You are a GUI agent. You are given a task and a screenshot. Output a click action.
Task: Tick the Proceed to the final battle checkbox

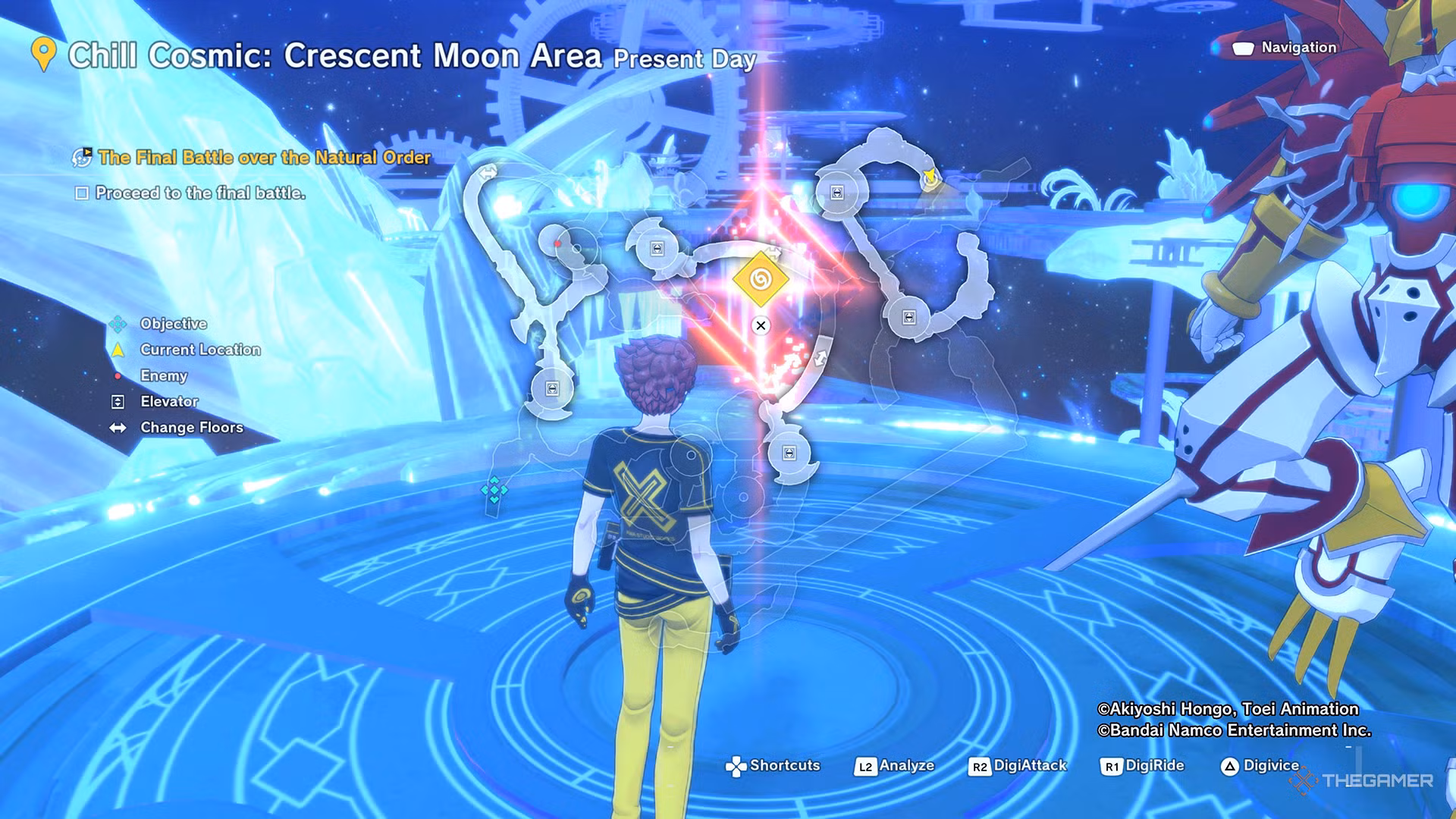pyautogui.click(x=82, y=193)
